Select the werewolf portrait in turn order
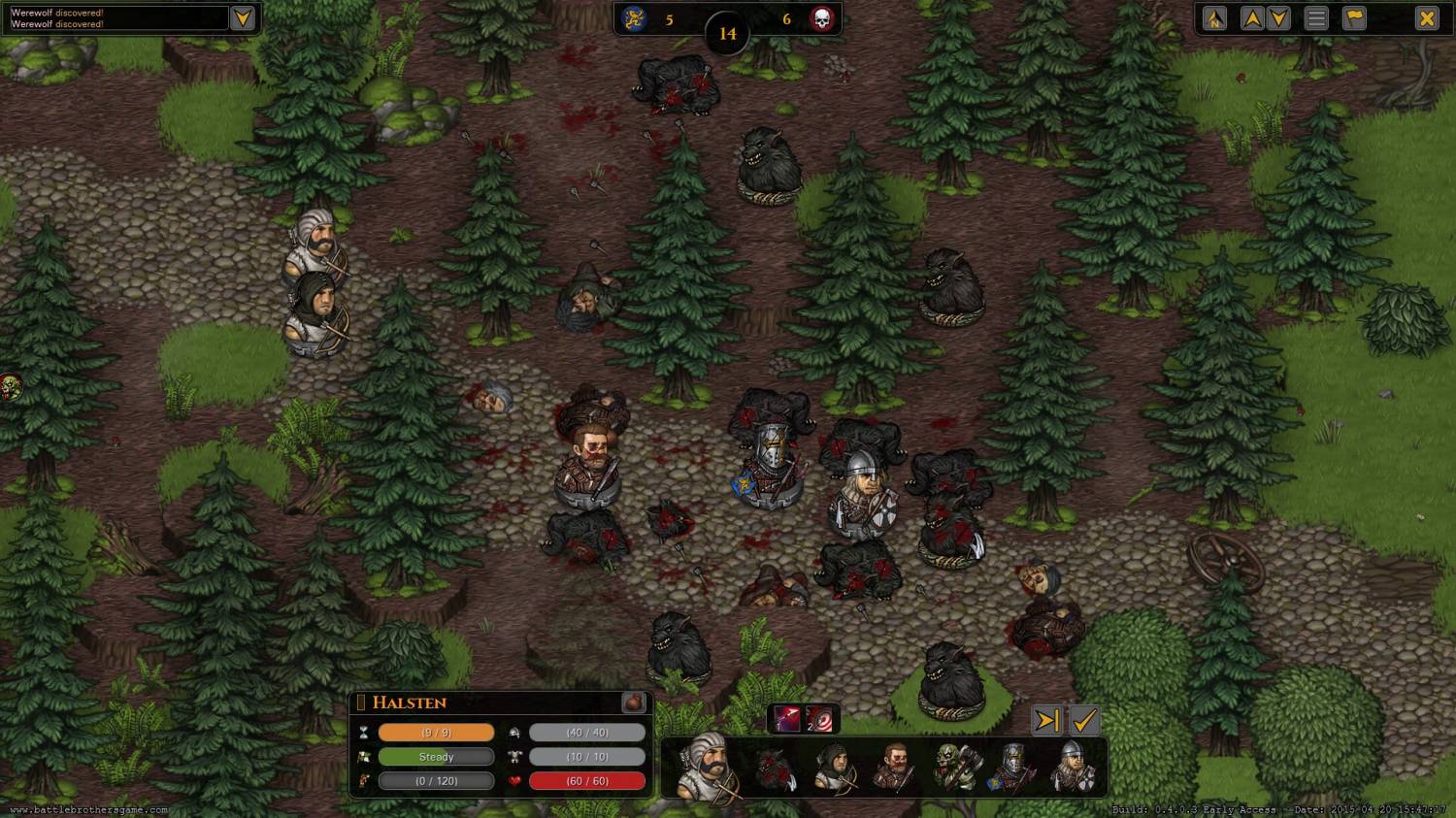The image size is (1456, 818). [776, 769]
